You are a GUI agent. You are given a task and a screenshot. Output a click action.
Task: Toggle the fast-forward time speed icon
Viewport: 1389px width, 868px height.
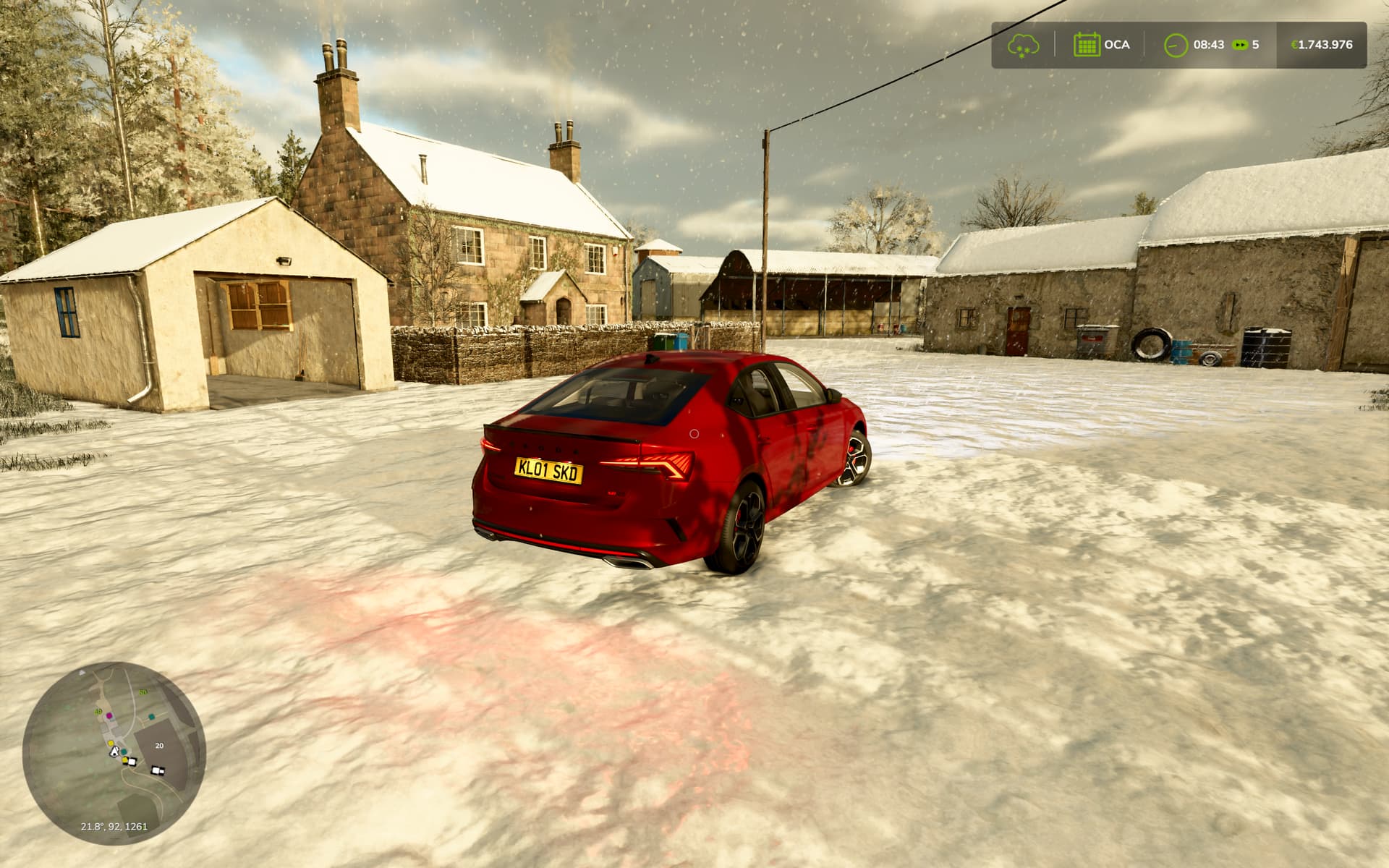[x=1240, y=45]
